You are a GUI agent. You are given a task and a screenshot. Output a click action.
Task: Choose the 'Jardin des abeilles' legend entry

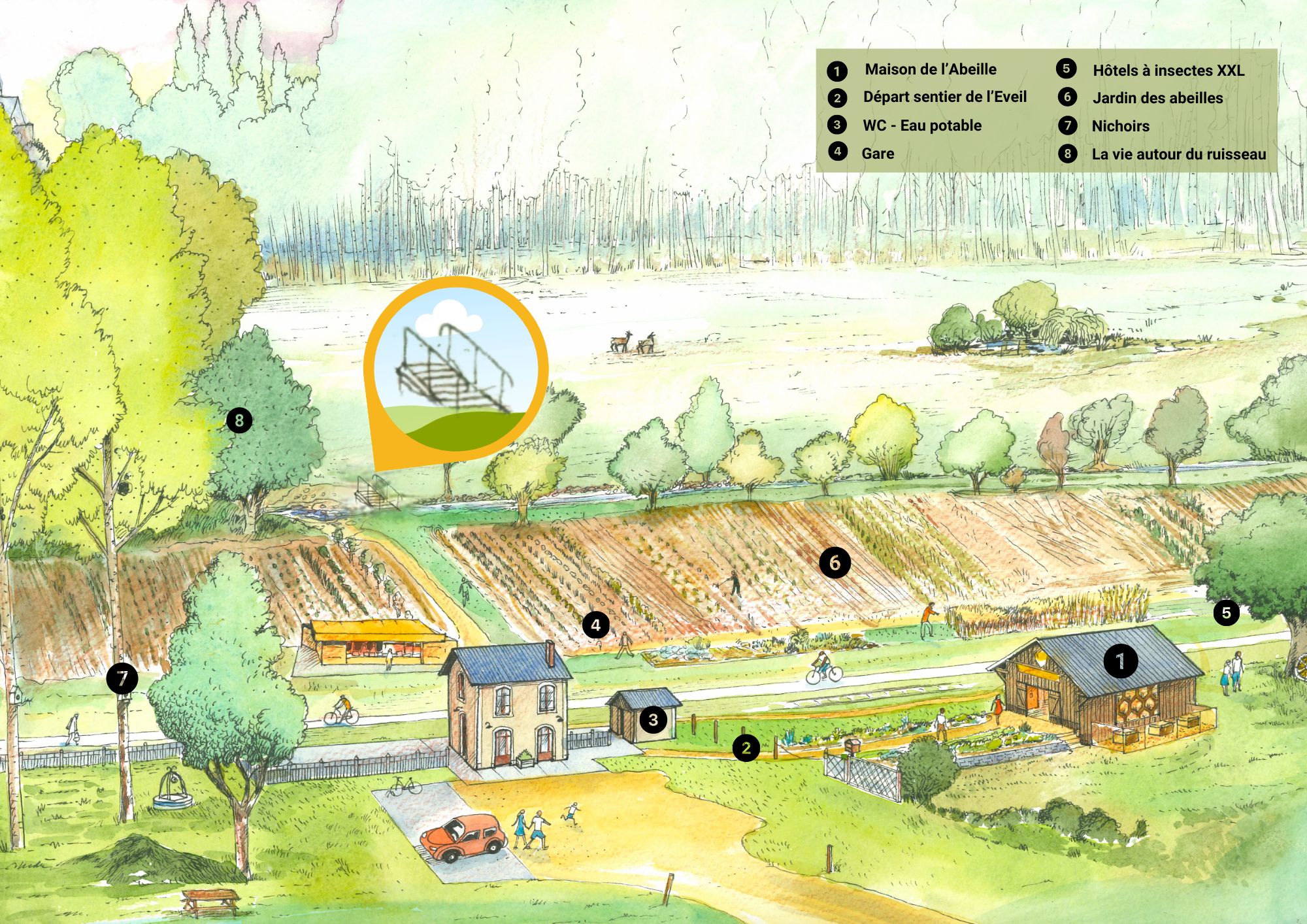[x=1157, y=98]
